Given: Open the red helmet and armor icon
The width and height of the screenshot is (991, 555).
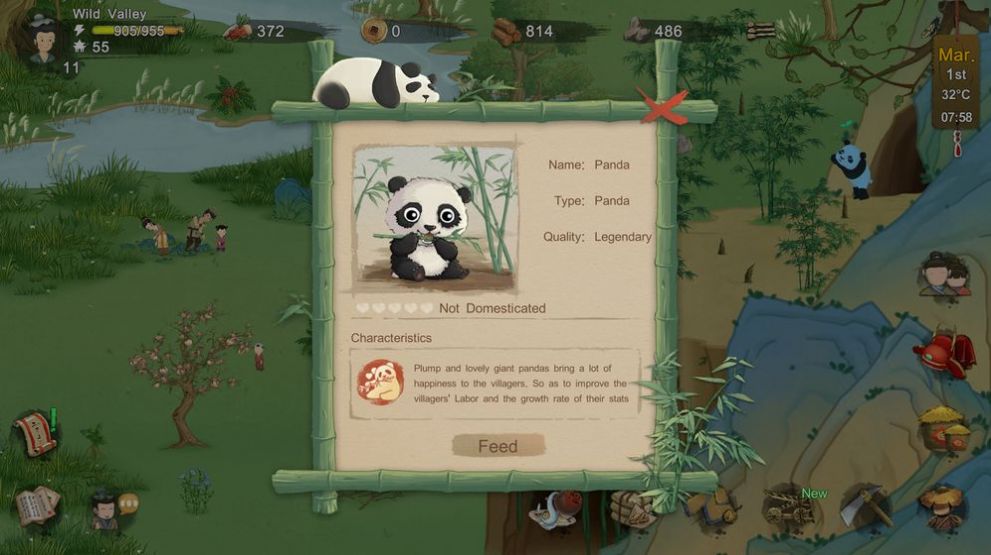Looking at the screenshot, I should (x=943, y=352).
